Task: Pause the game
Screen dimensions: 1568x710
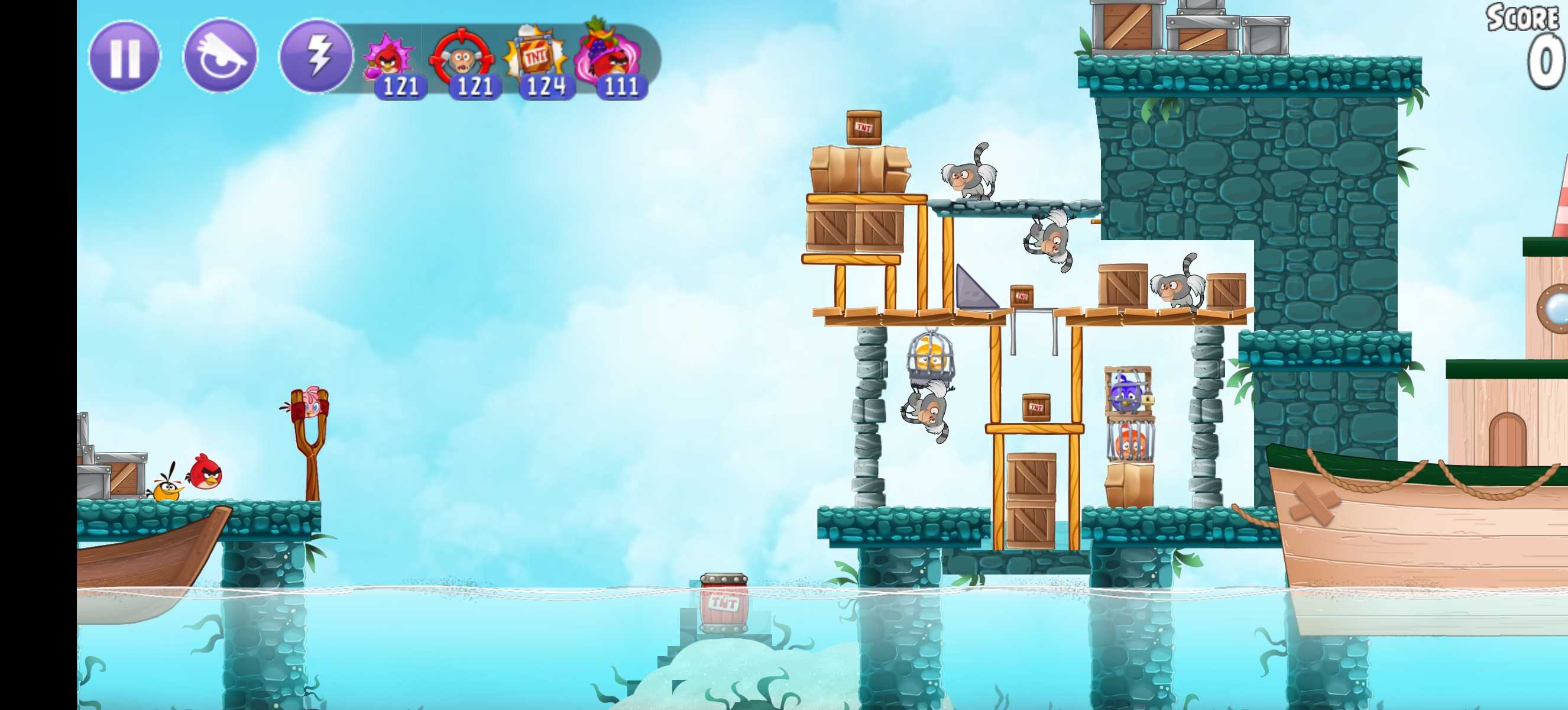Action: (125, 57)
